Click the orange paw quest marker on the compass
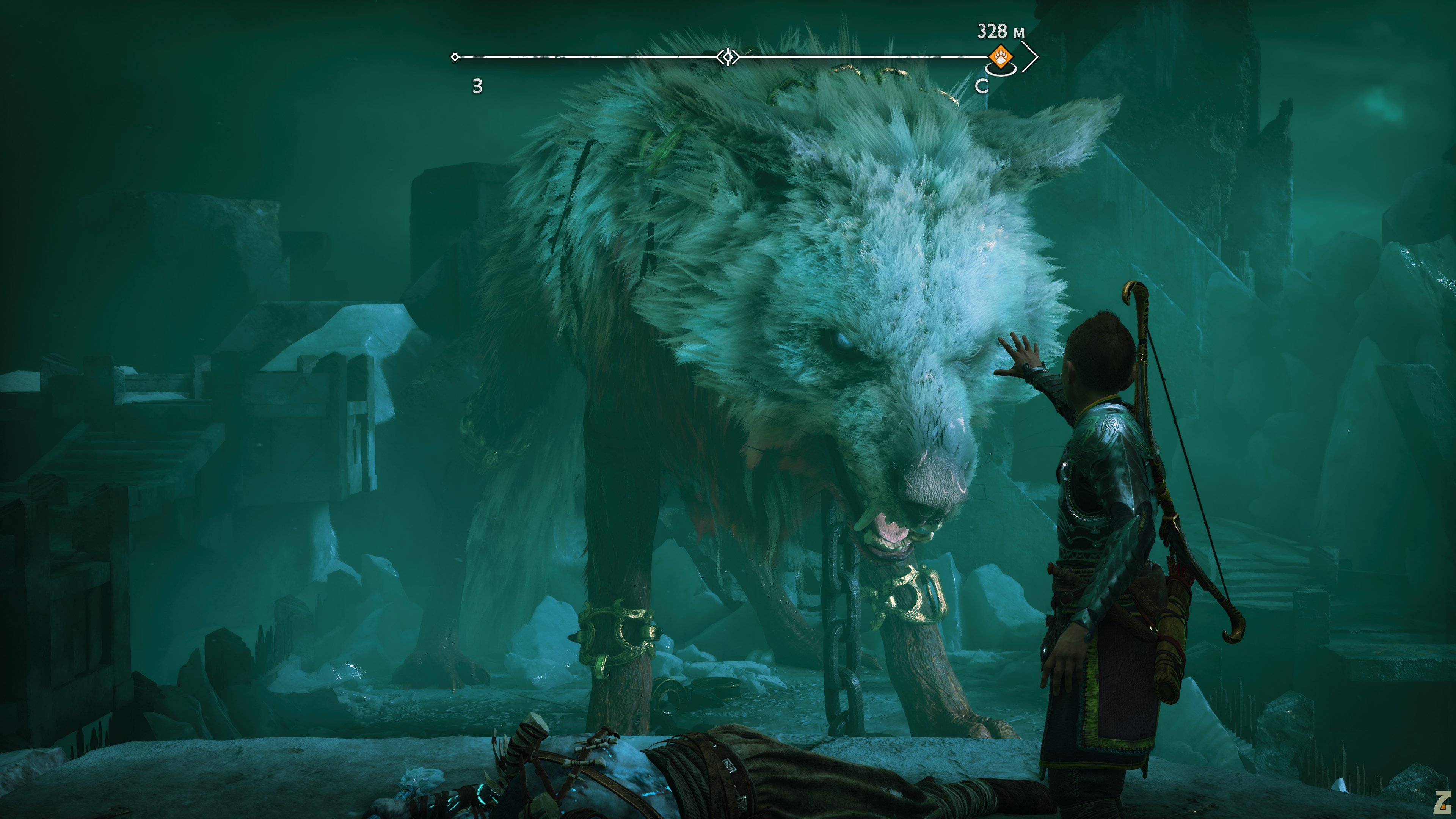The width and height of the screenshot is (1456, 819). (1000, 57)
